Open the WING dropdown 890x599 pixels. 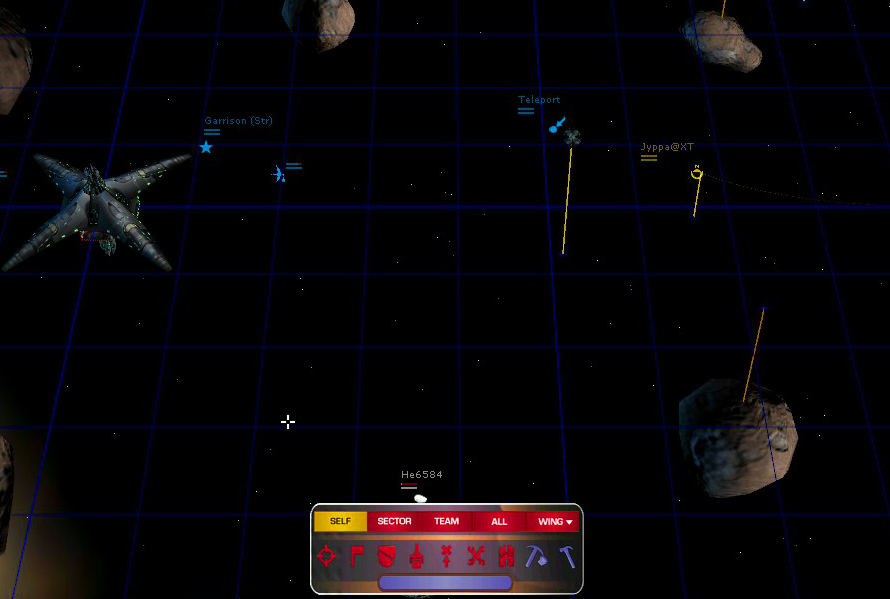coord(554,521)
